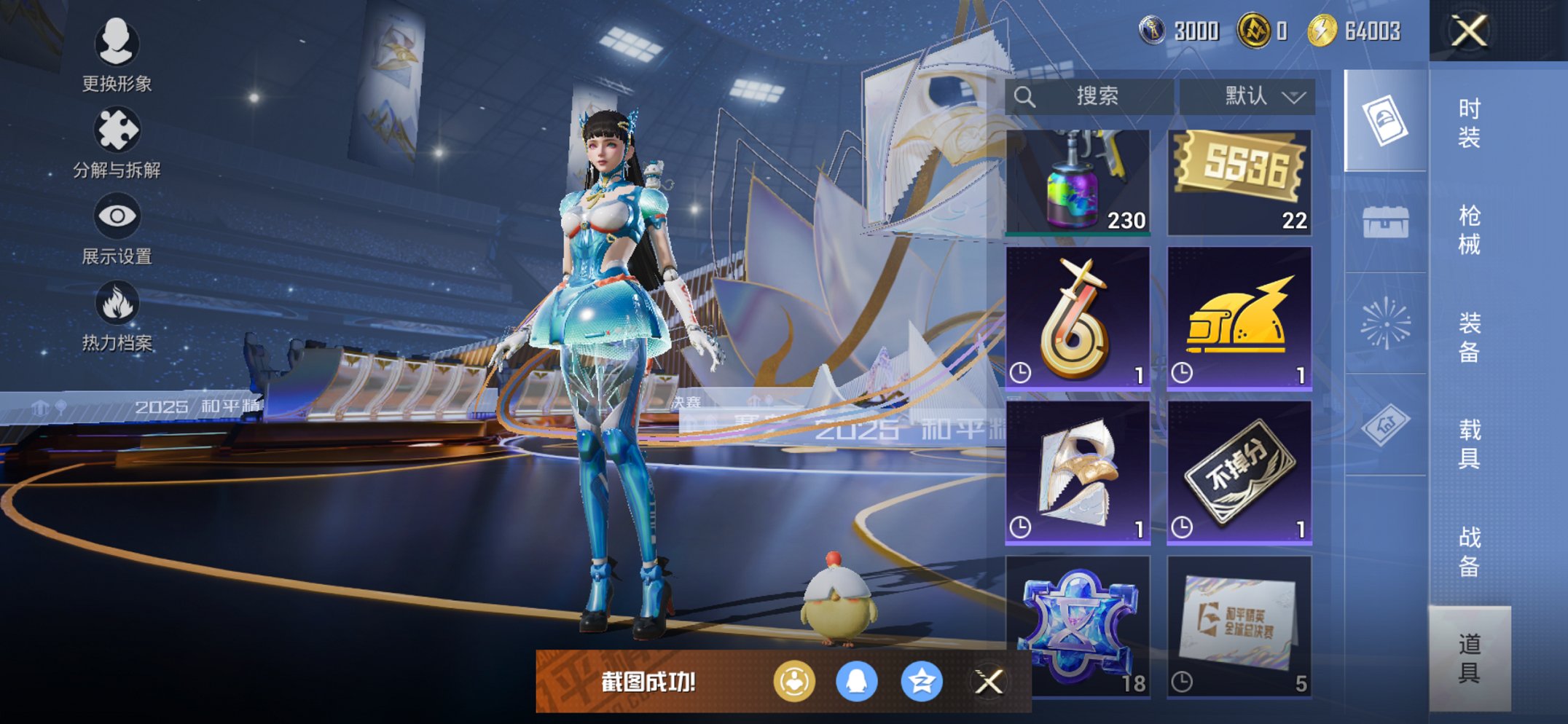Select the yellow helmet card item

pos(1239,318)
